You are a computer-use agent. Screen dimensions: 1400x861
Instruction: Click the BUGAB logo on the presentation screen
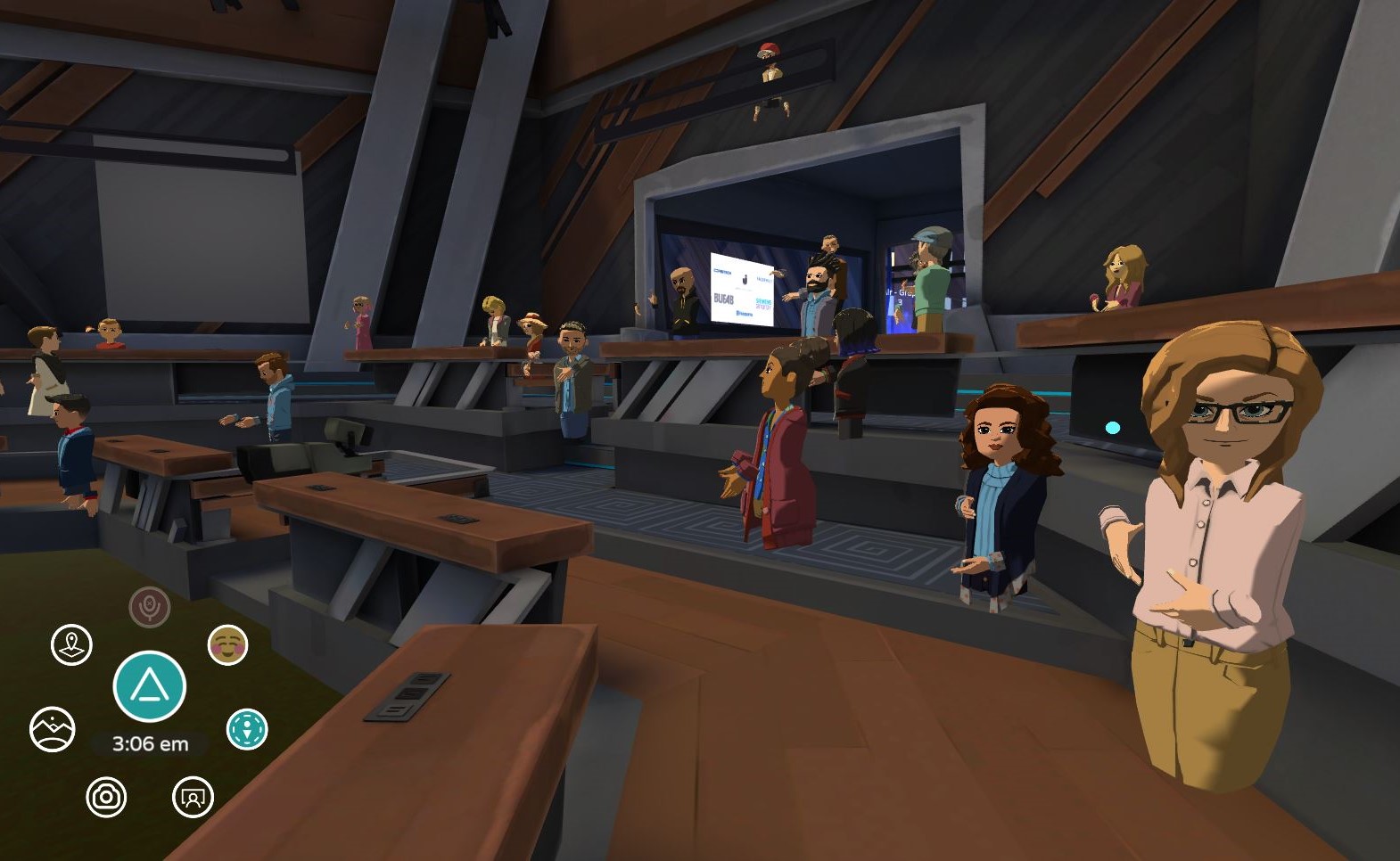[x=723, y=299]
